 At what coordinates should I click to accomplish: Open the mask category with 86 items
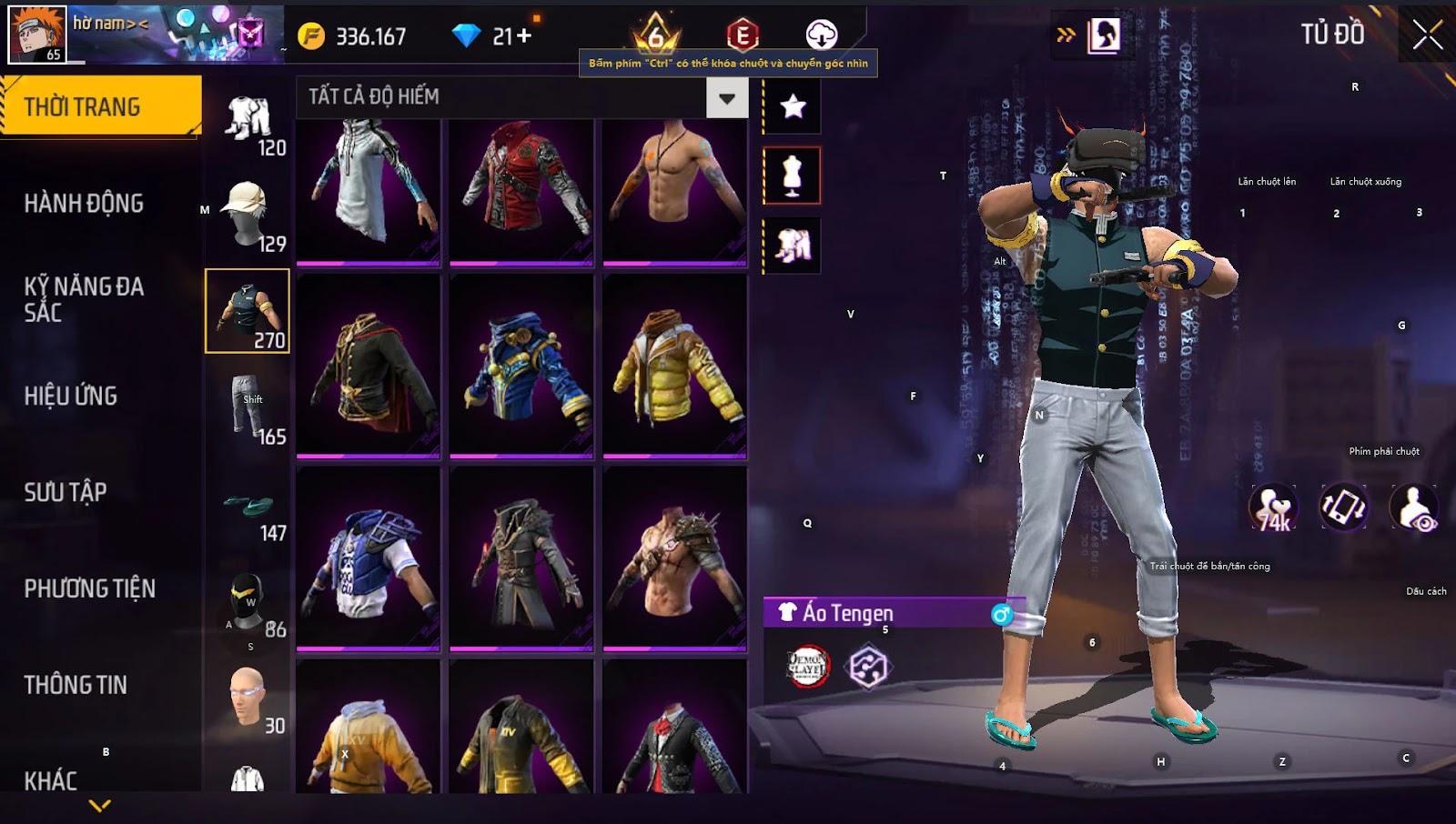[x=248, y=600]
